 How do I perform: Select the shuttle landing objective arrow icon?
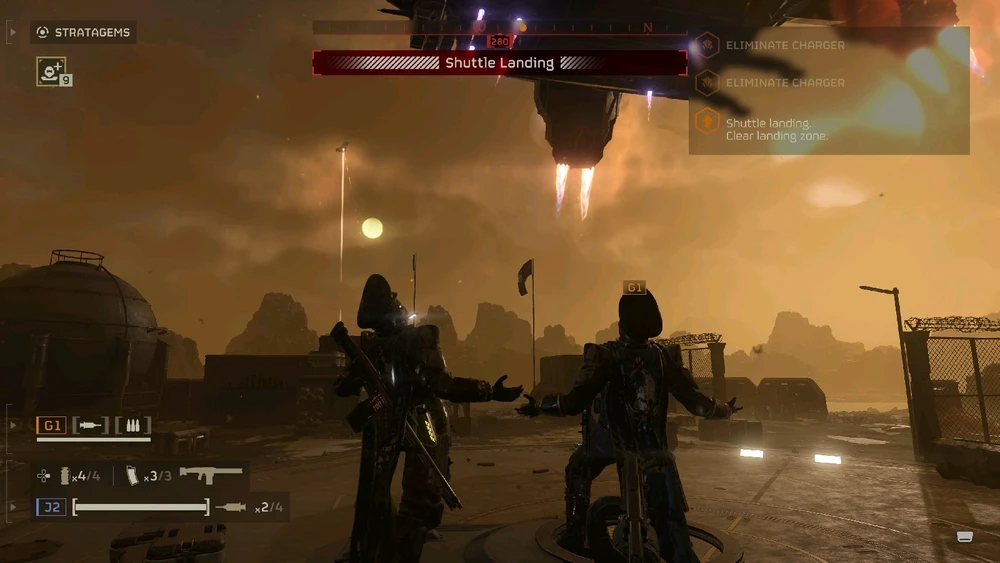coord(708,122)
